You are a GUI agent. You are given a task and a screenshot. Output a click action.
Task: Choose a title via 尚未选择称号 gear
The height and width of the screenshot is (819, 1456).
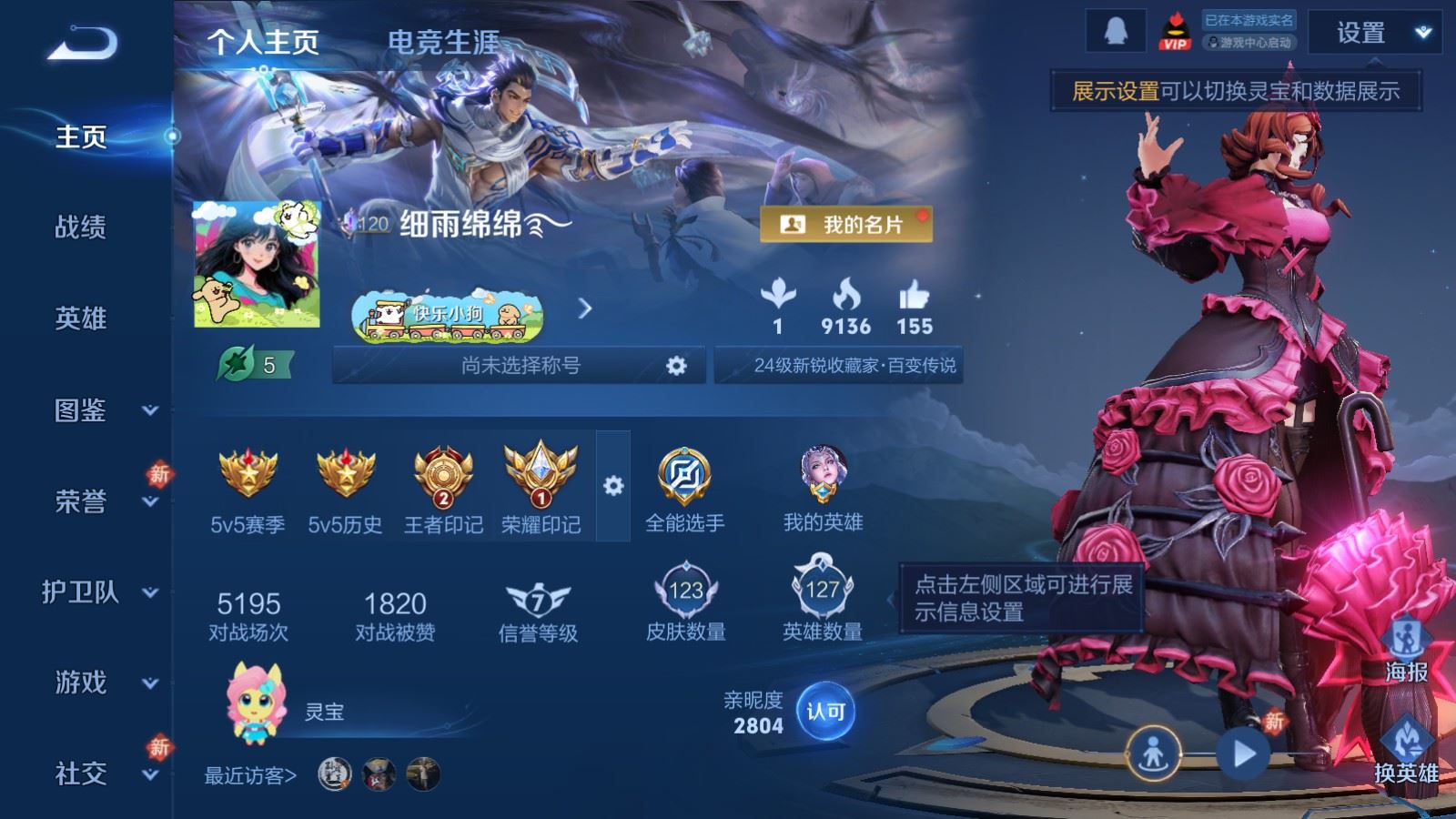coord(675,366)
